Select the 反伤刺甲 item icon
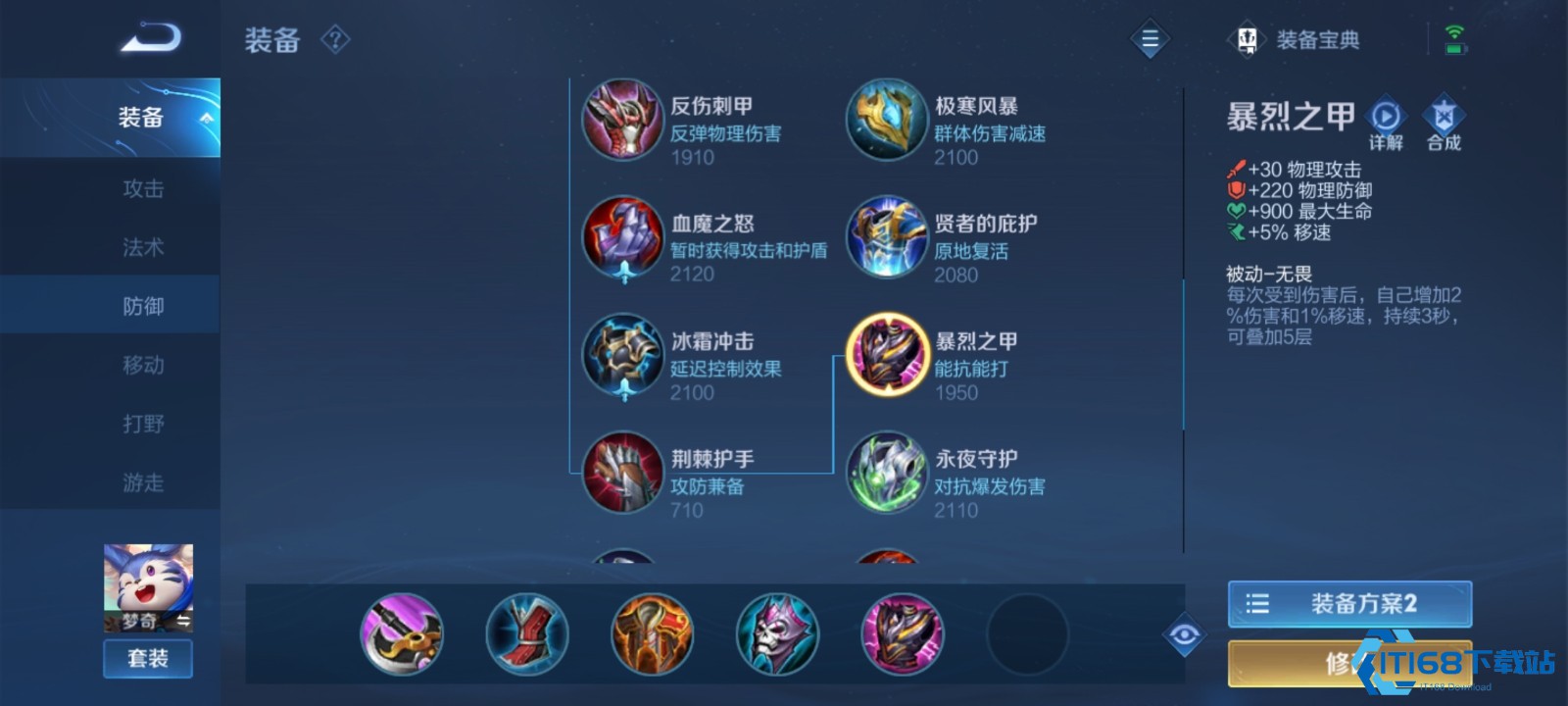 tap(621, 121)
